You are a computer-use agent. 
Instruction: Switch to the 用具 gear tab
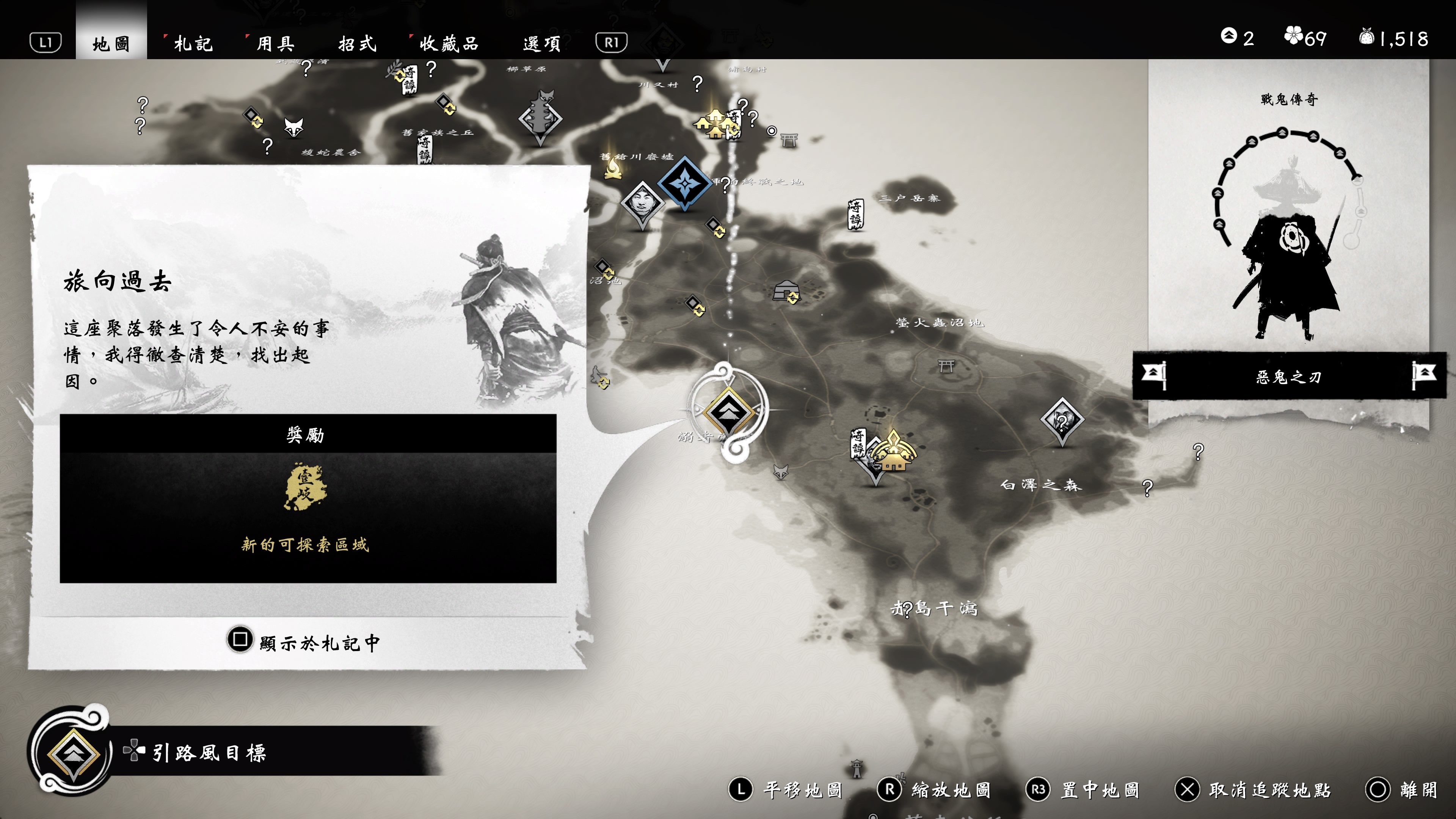[x=275, y=44]
